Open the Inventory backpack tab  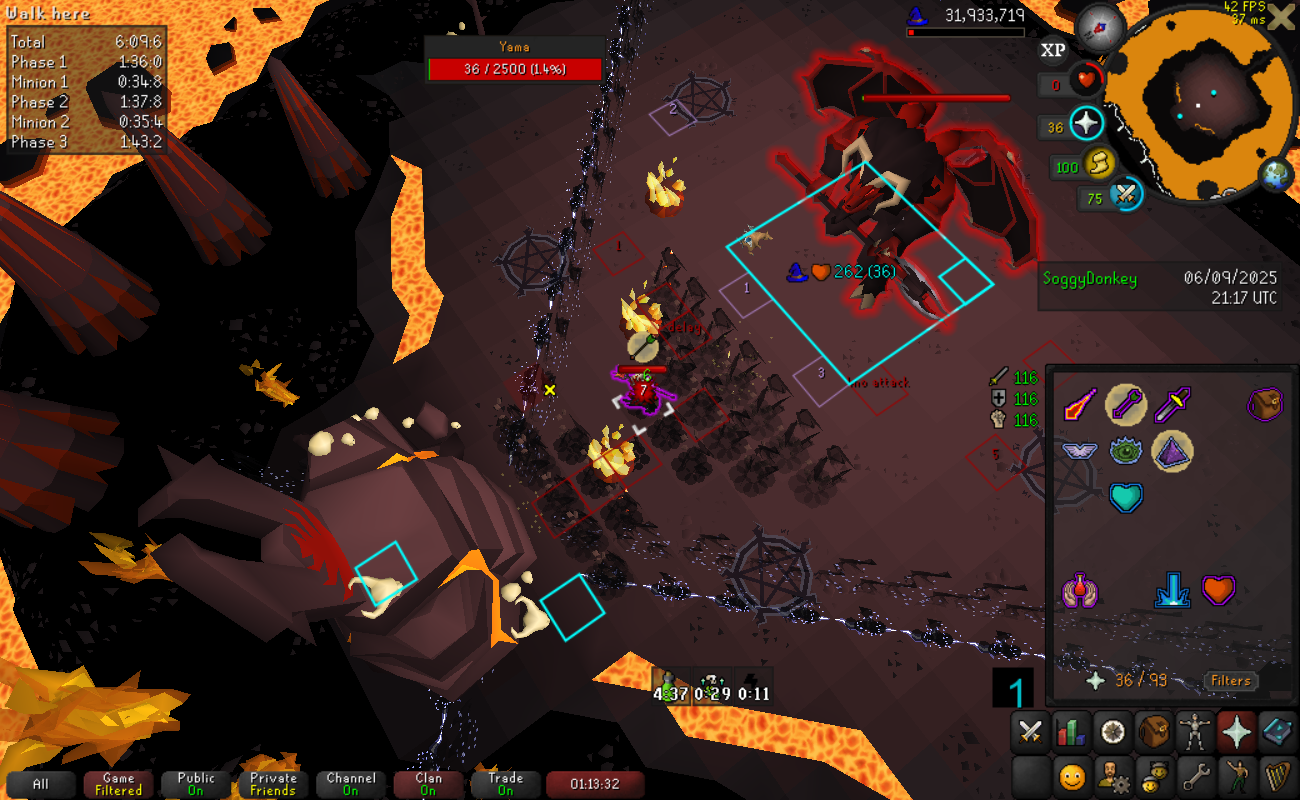(x=1154, y=732)
